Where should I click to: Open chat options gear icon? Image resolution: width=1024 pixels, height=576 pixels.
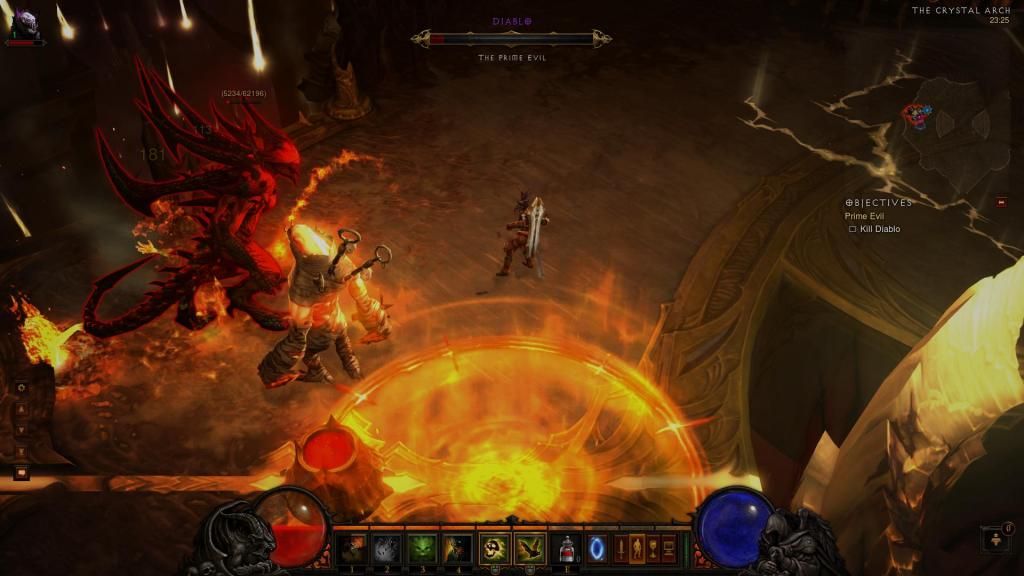21,387
